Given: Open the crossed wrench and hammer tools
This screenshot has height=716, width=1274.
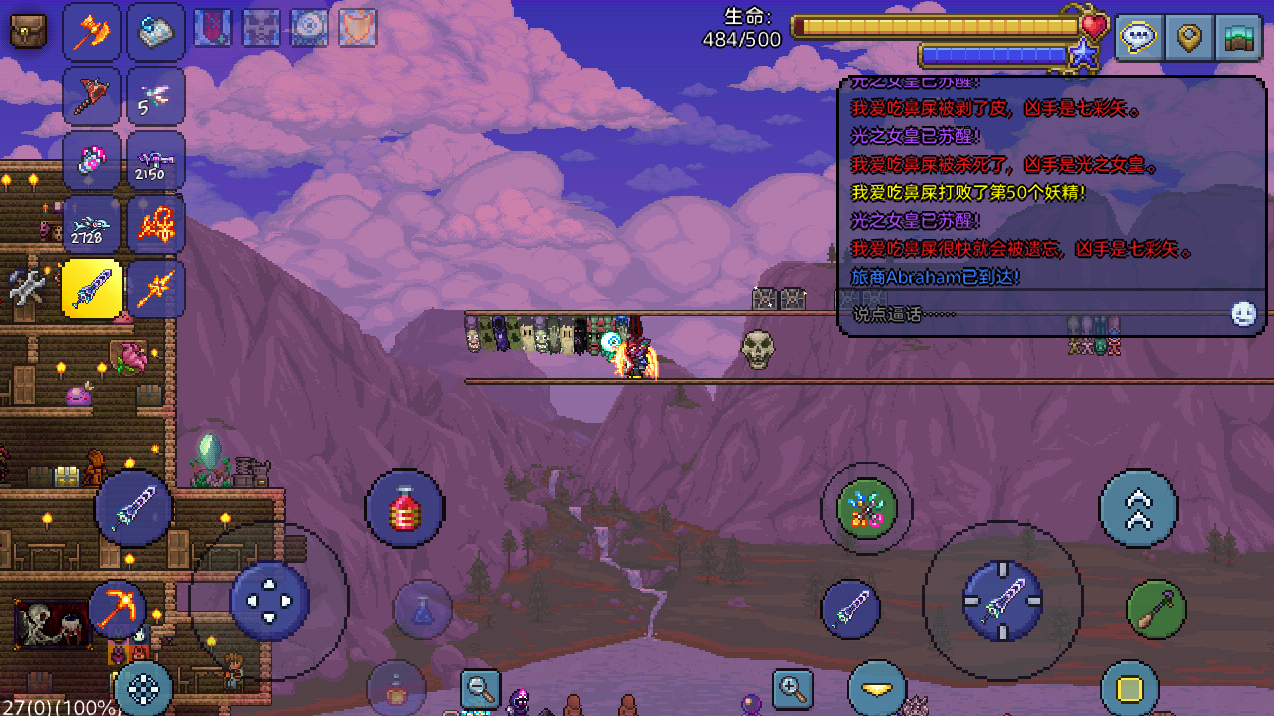Looking at the screenshot, I should click(28, 288).
